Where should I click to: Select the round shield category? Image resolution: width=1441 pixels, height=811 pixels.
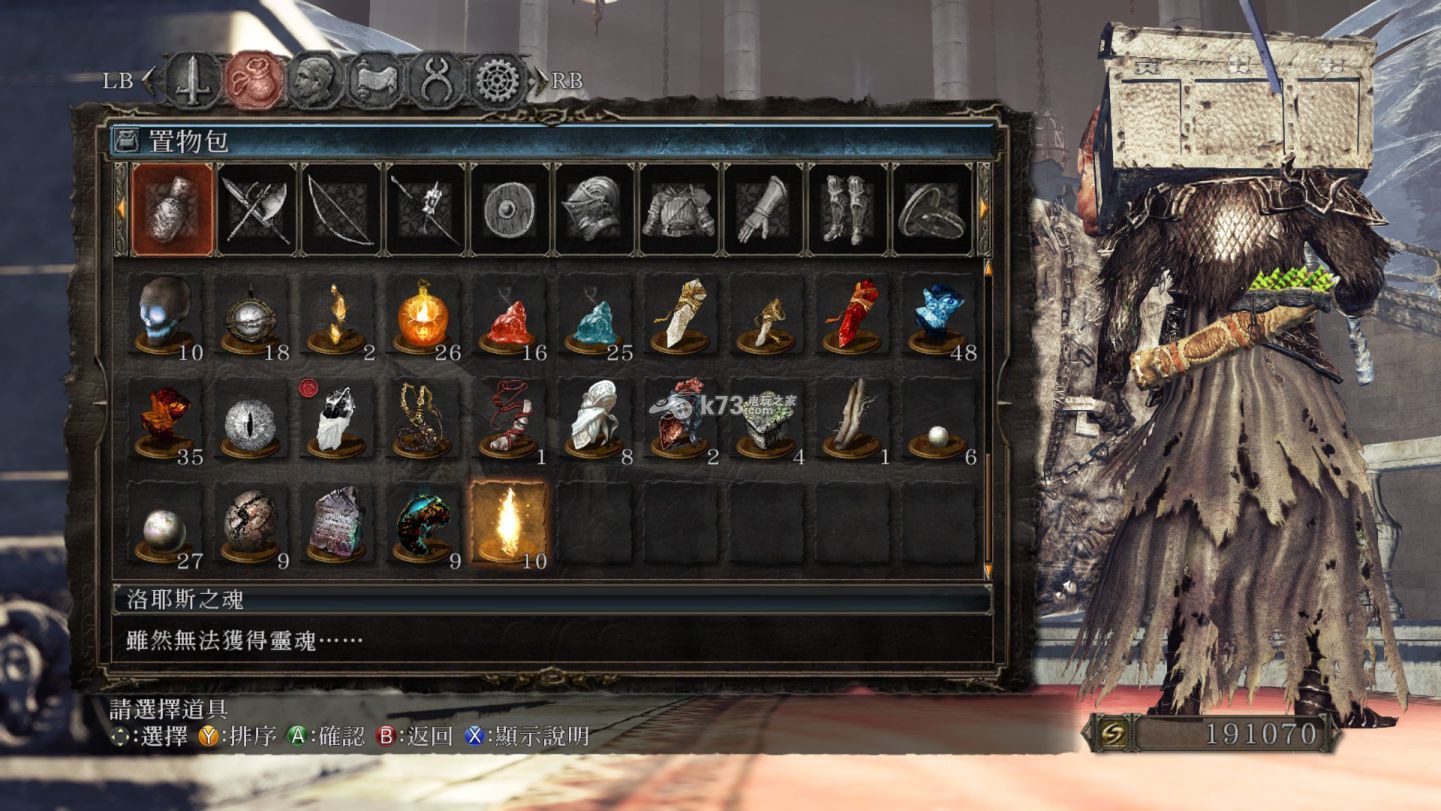[x=510, y=209]
